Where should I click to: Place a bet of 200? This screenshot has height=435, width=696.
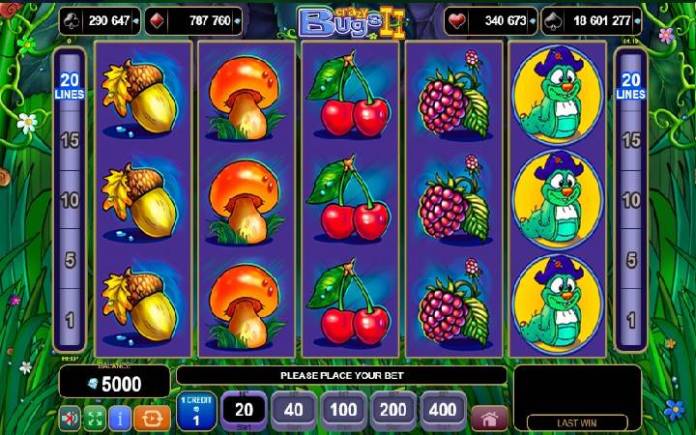point(392,411)
